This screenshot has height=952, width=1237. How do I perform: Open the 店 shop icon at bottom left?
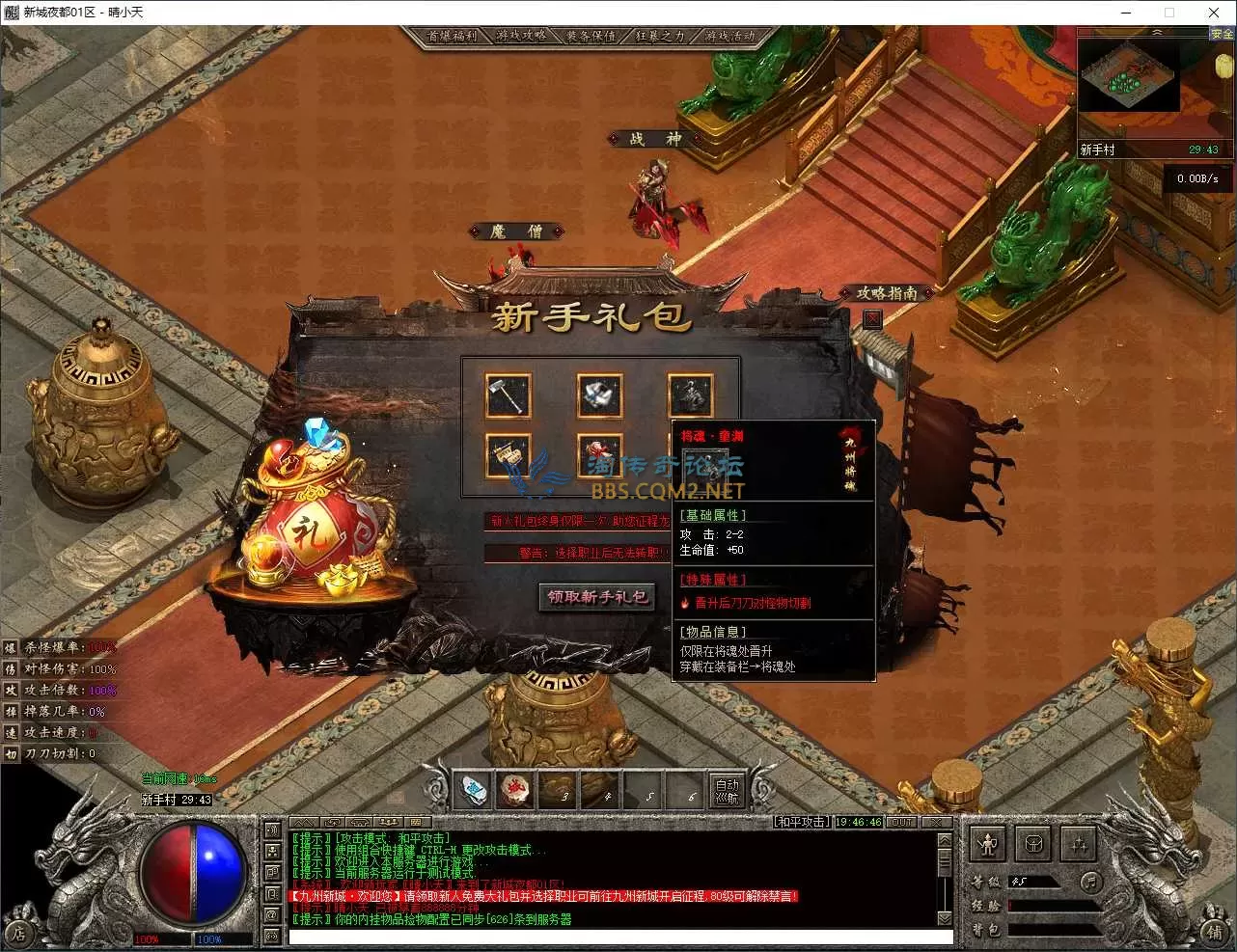point(21,931)
